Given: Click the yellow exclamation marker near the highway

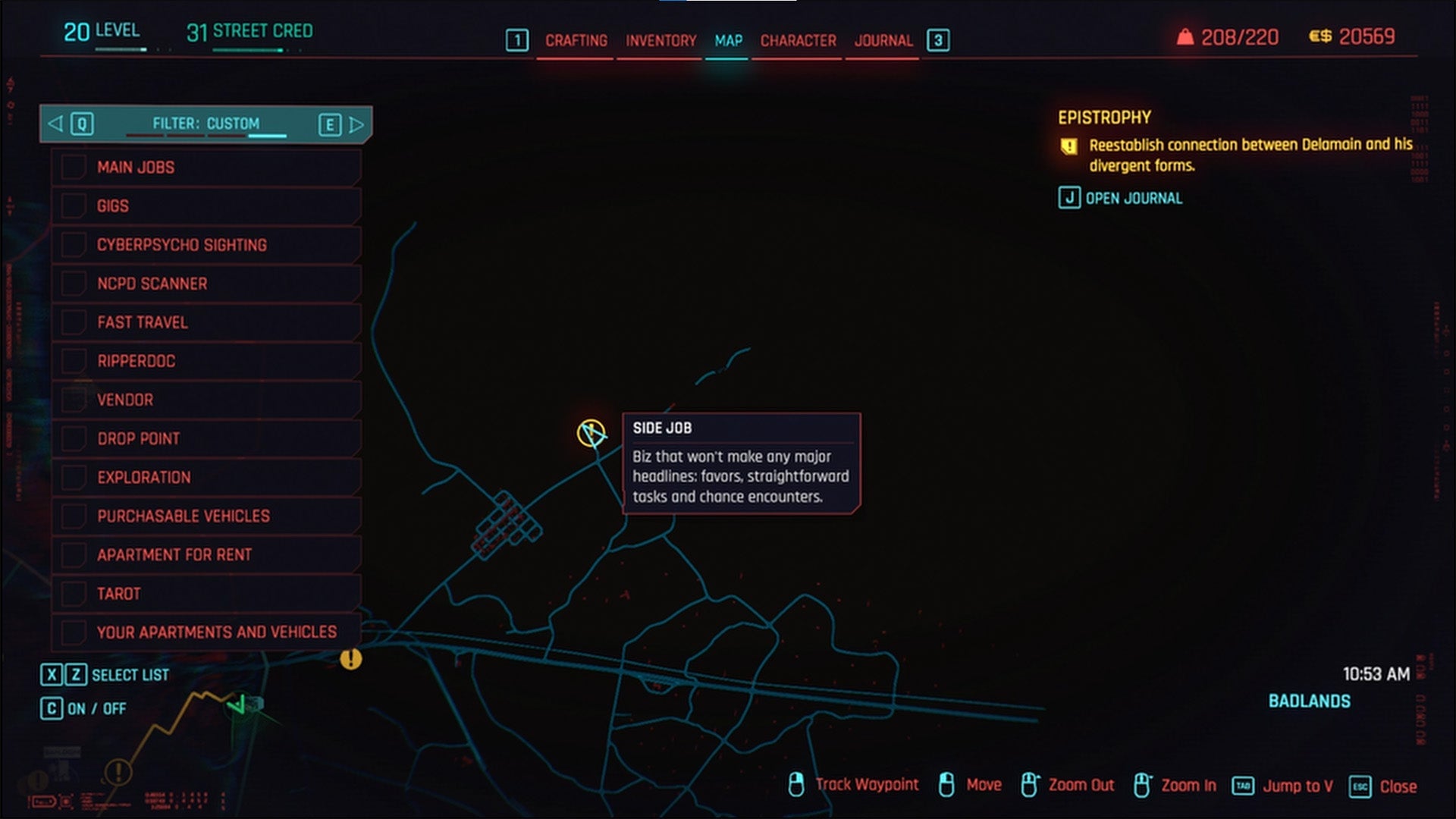Looking at the screenshot, I should pos(350,660).
